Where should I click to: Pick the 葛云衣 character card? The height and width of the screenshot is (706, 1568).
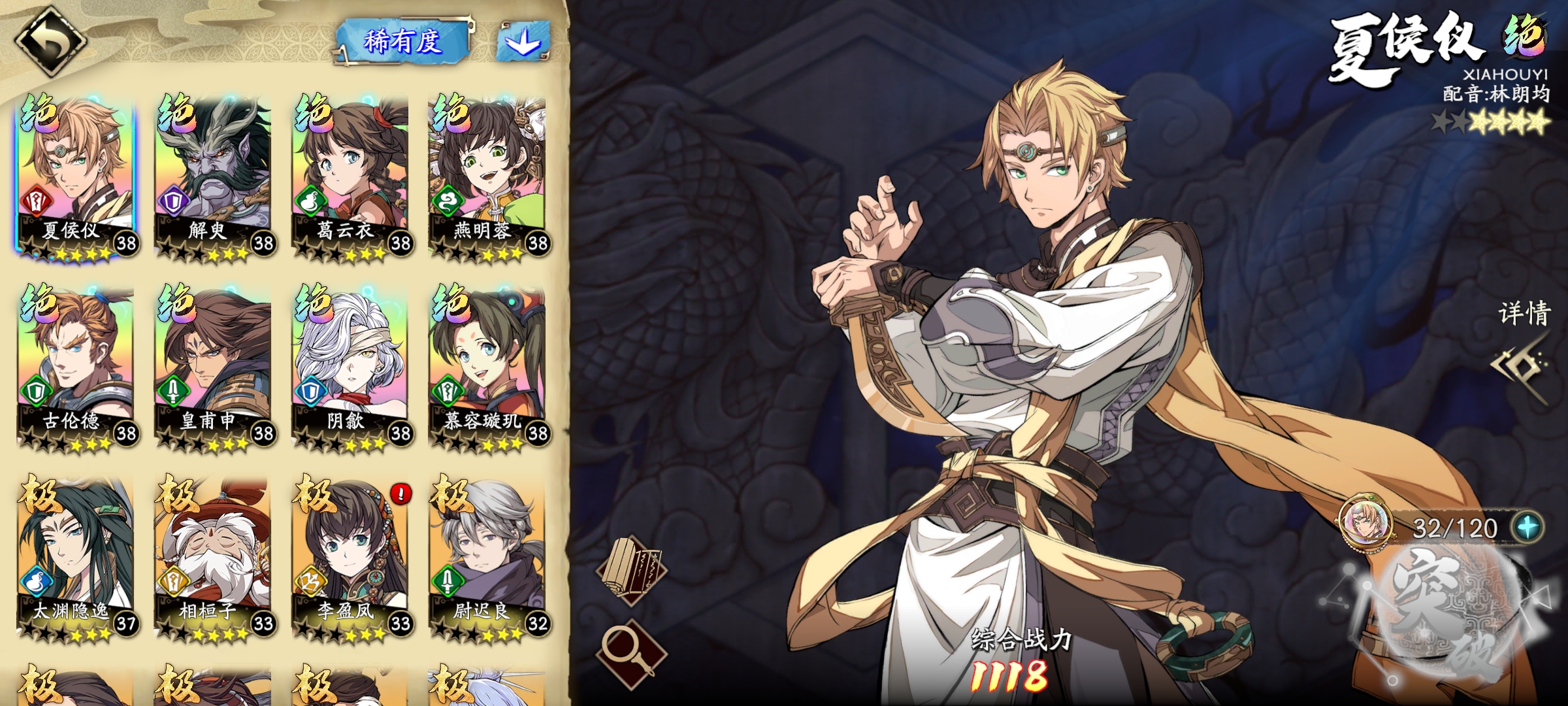coord(350,176)
